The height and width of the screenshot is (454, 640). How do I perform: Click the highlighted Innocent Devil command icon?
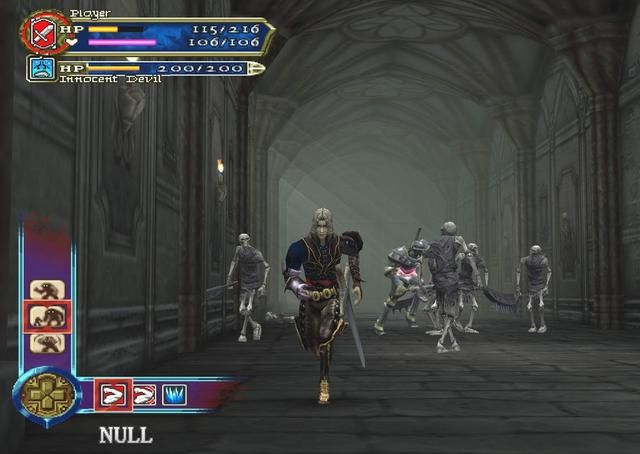coord(47,317)
